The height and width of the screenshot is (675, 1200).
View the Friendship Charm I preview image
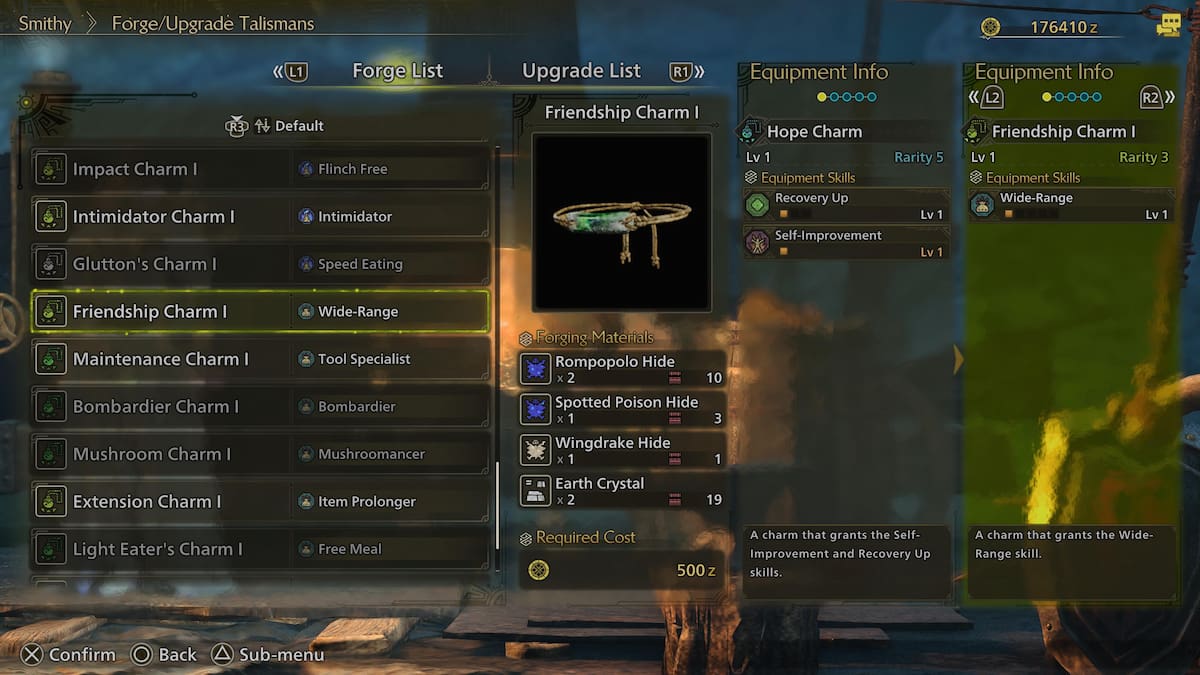[x=621, y=222]
